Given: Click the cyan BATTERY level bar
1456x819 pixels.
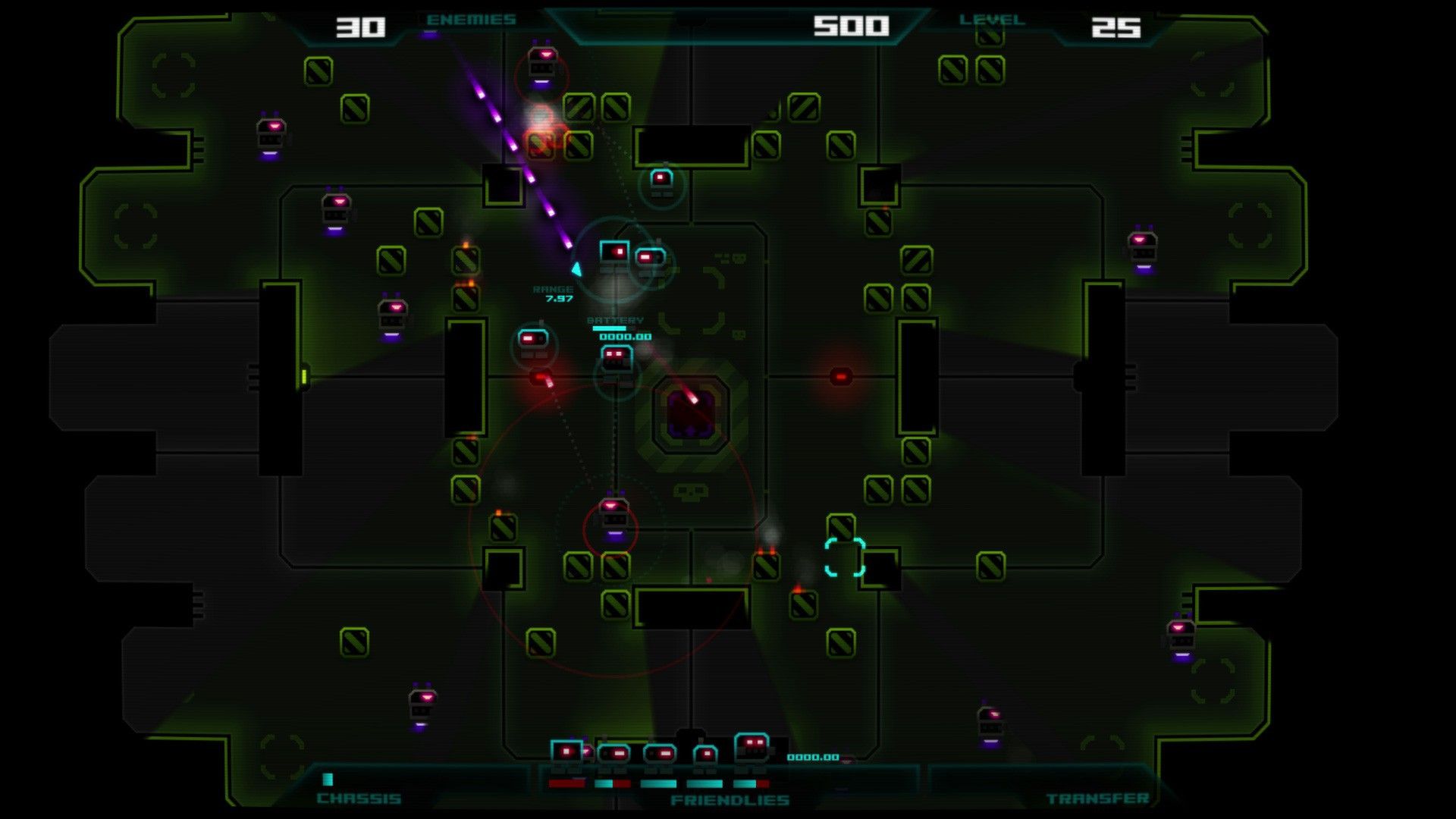Looking at the screenshot, I should [609, 328].
